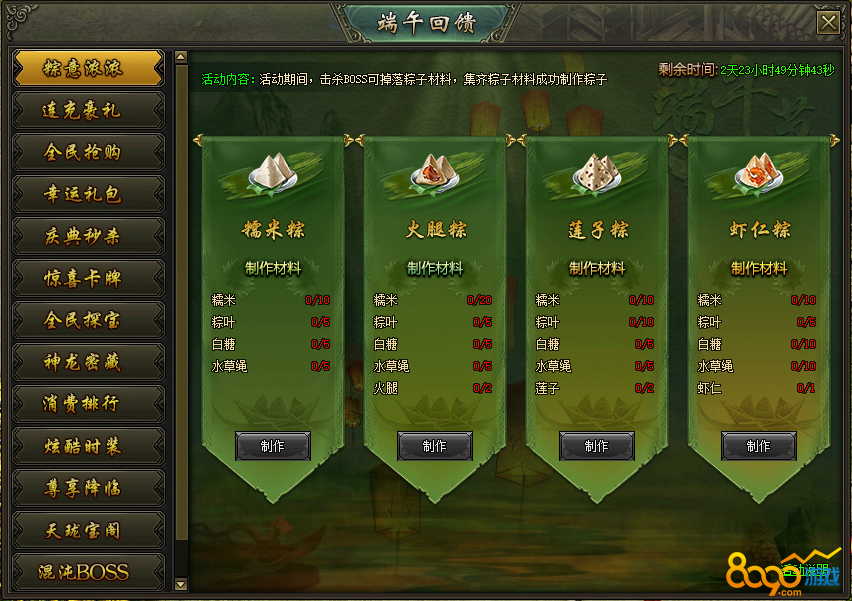Image resolution: width=852 pixels, height=601 pixels.
Task: Click the tab list's scroll-up arrow
Action: pos(181,58)
